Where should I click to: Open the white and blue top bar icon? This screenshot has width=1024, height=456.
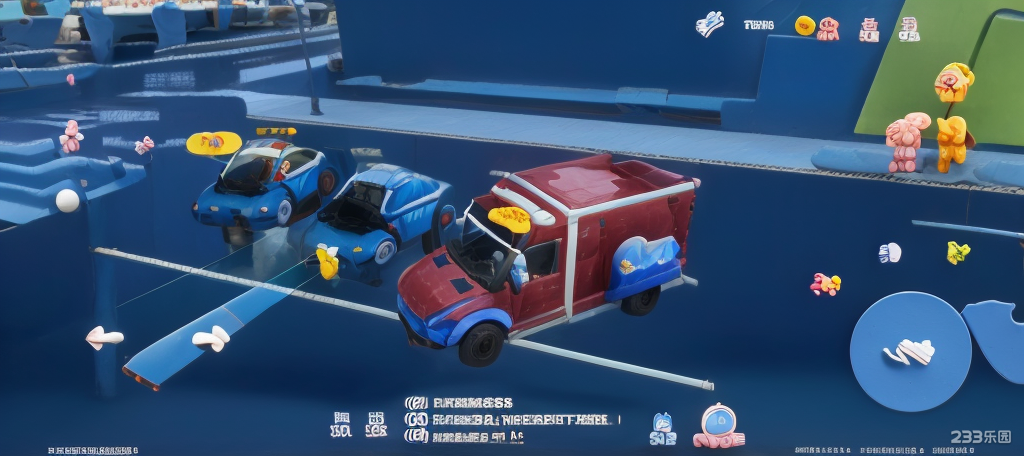pos(710,24)
